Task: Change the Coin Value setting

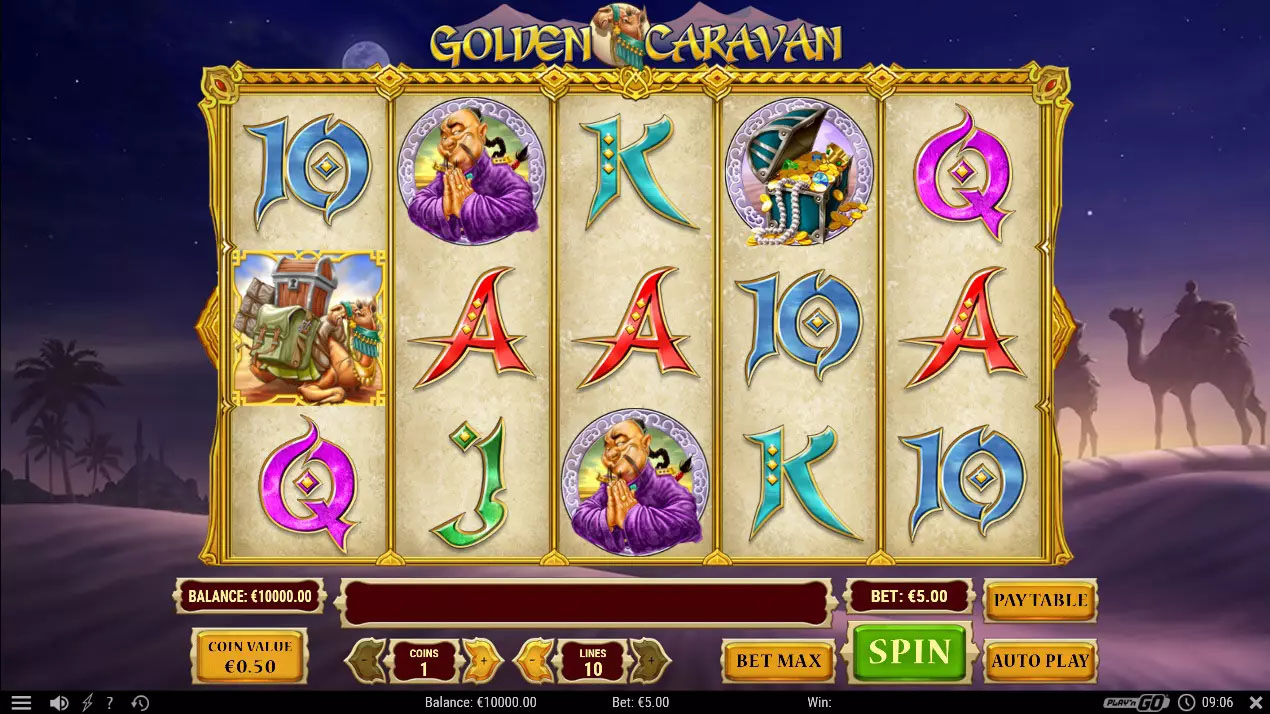Action: [x=249, y=657]
